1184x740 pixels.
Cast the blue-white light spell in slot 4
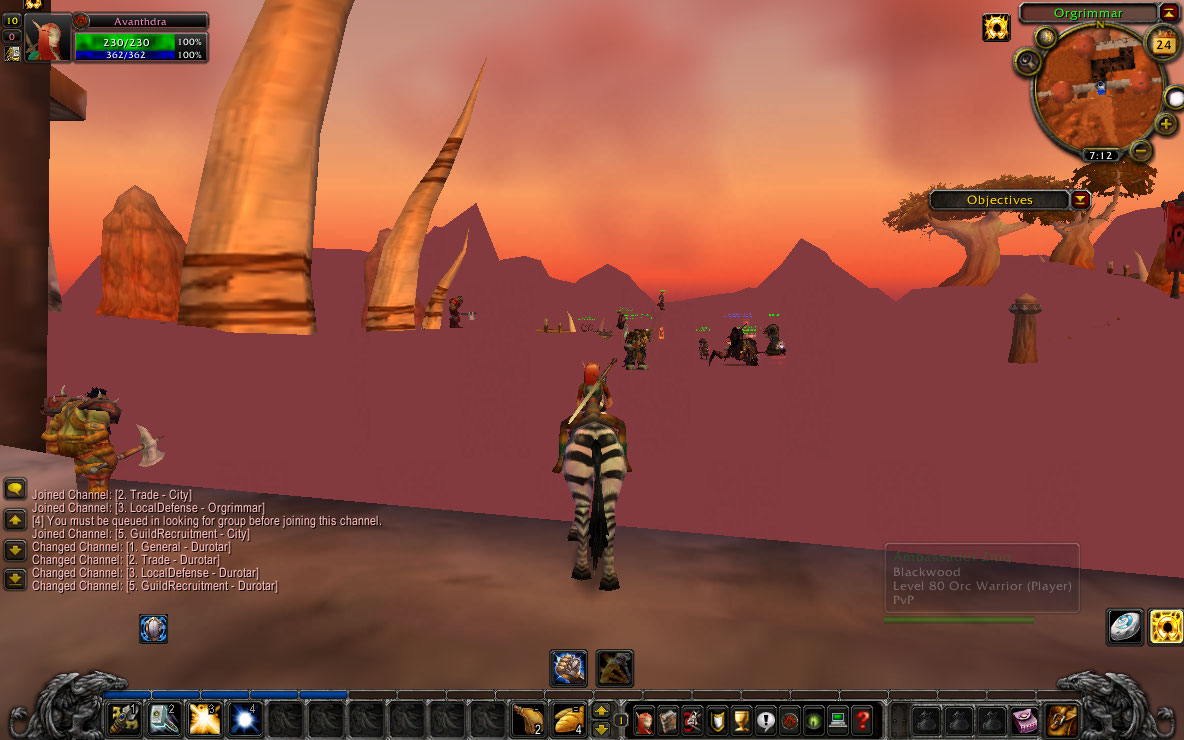[244, 719]
